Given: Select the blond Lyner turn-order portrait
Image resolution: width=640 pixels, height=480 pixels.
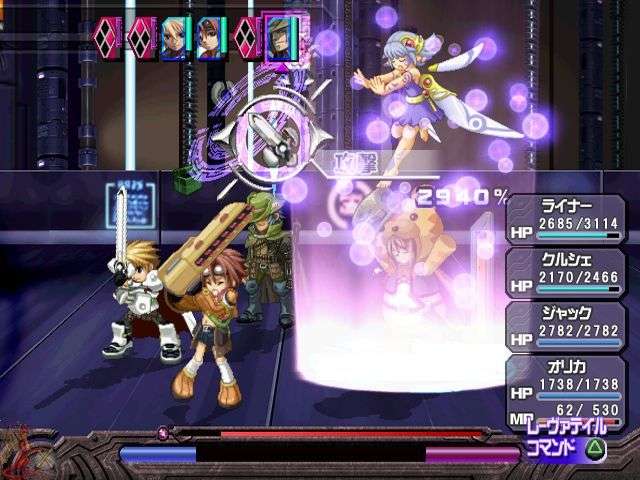Looking at the screenshot, I should click(174, 38).
